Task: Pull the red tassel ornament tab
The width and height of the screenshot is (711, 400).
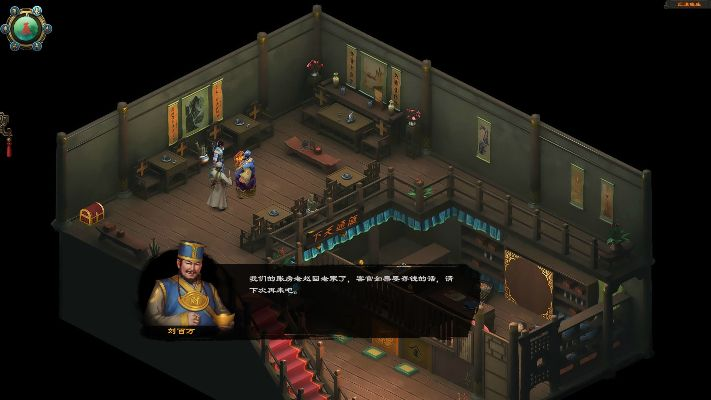Action: tap(7, 135)
